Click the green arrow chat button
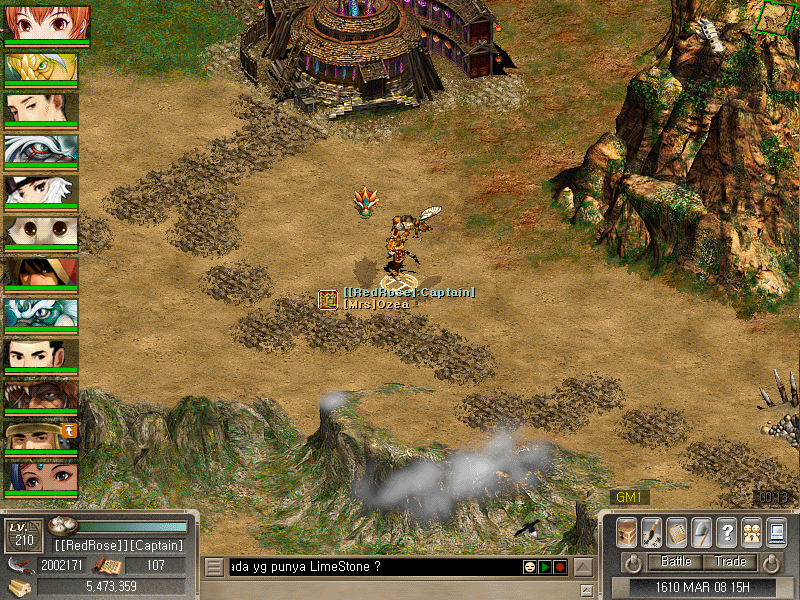Image resolution: width=800 pixels, height=600 pixels. (545, 567)
